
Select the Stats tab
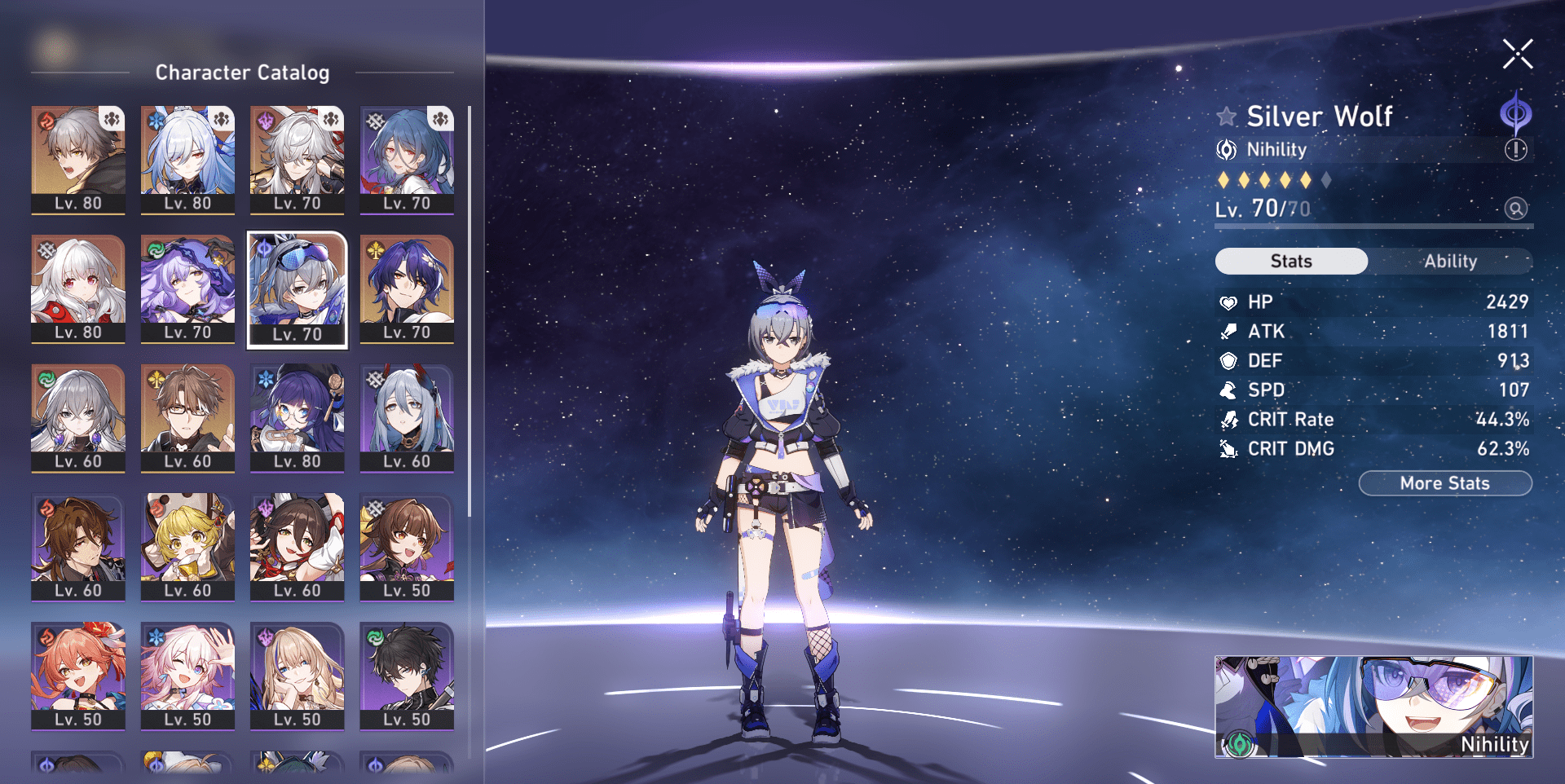1291,262
